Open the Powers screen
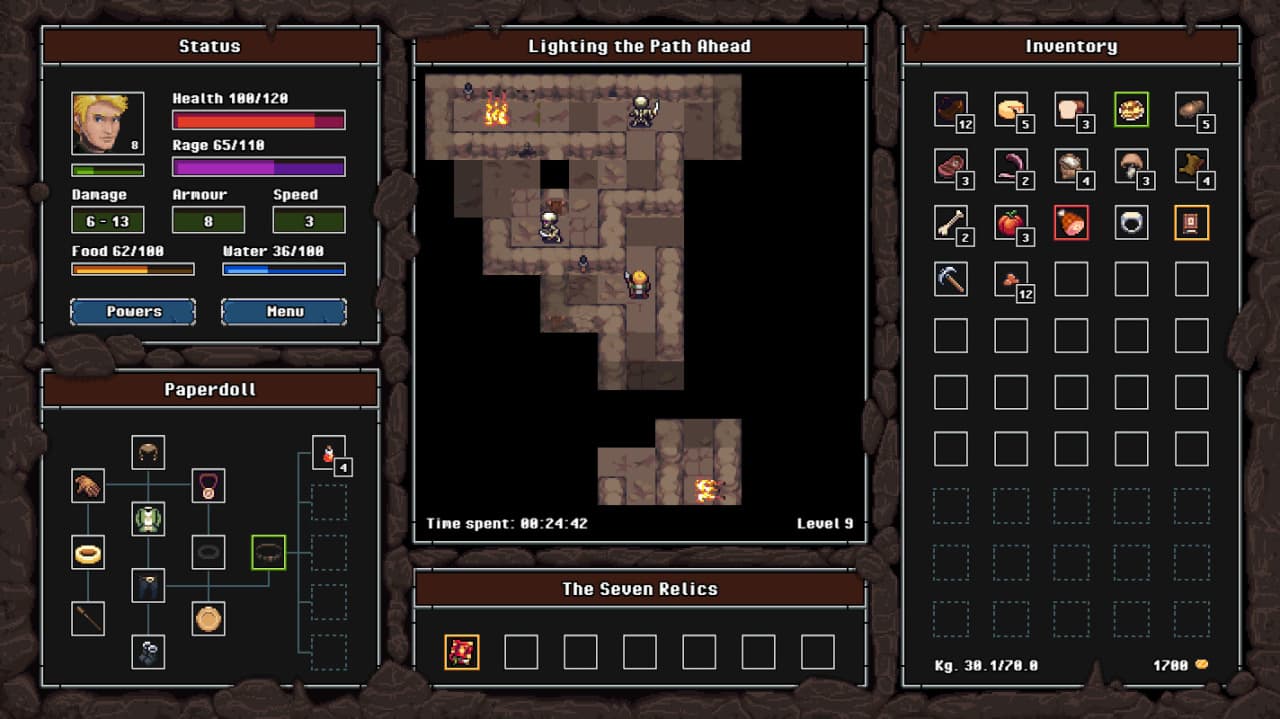Viewport: 1280px width, 719px height. point(133,312)
